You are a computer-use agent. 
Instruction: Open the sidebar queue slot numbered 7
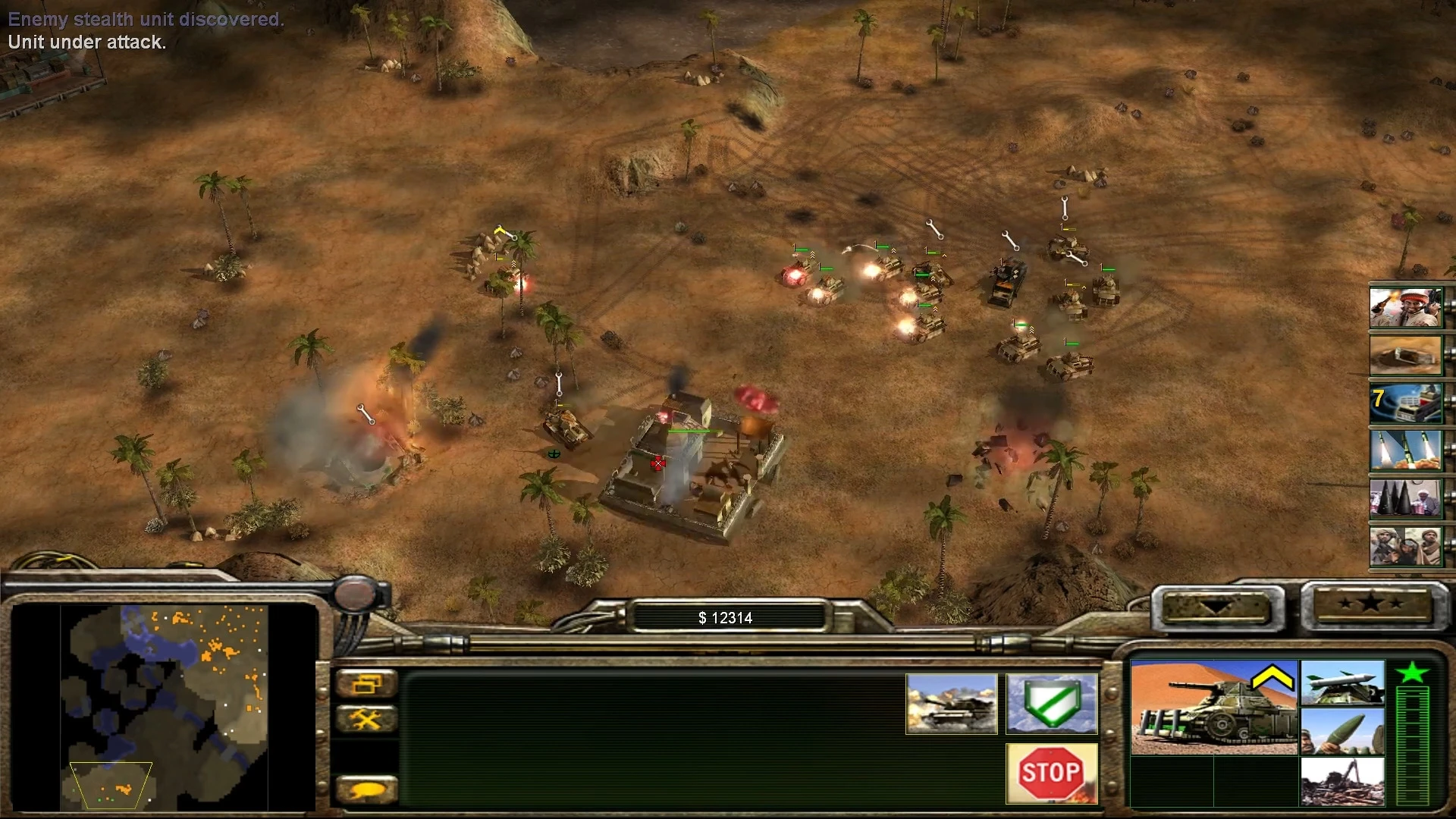click(1406, 402)
